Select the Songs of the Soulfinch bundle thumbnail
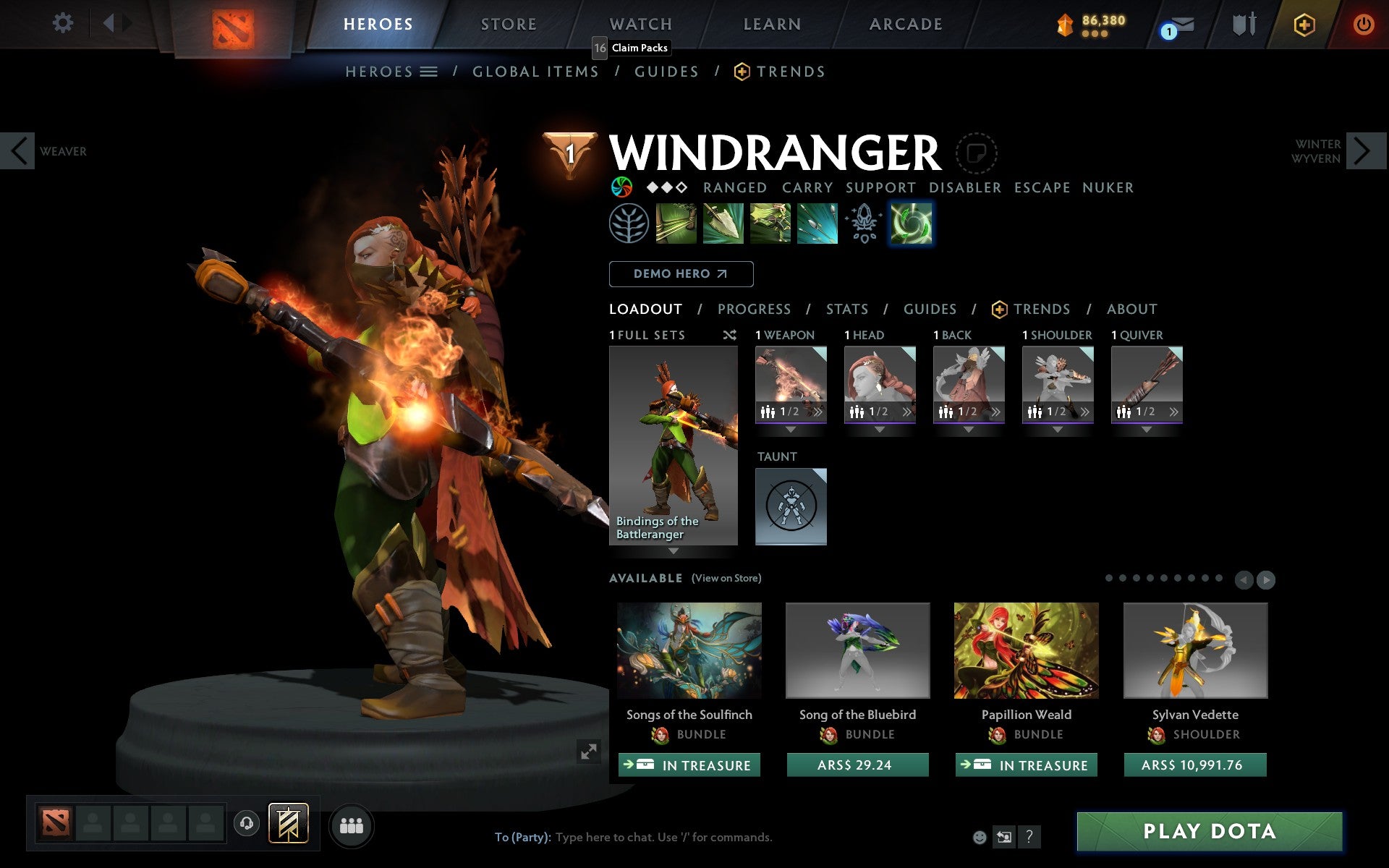1389x868 pixels. point(688,650)
